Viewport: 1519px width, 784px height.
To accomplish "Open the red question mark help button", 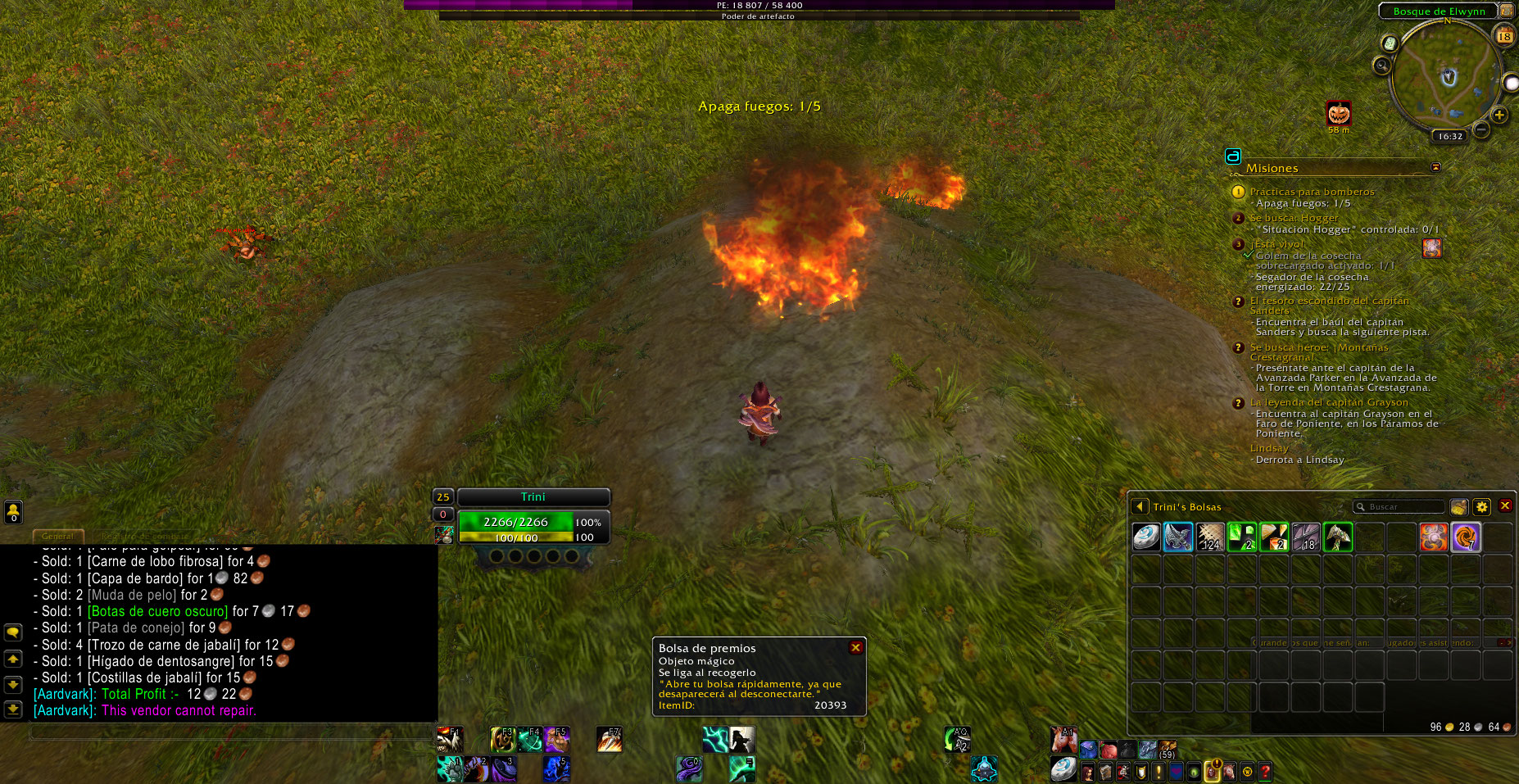I will [x=1265, y=772].
